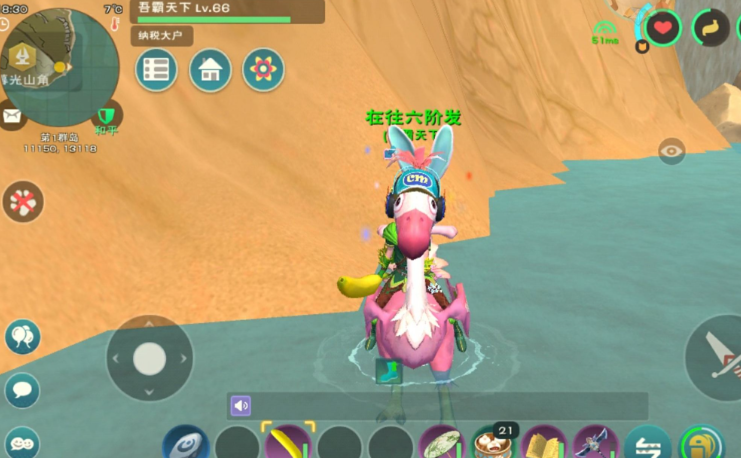Select the green leaf hotbar item

[x=440, y=443]
